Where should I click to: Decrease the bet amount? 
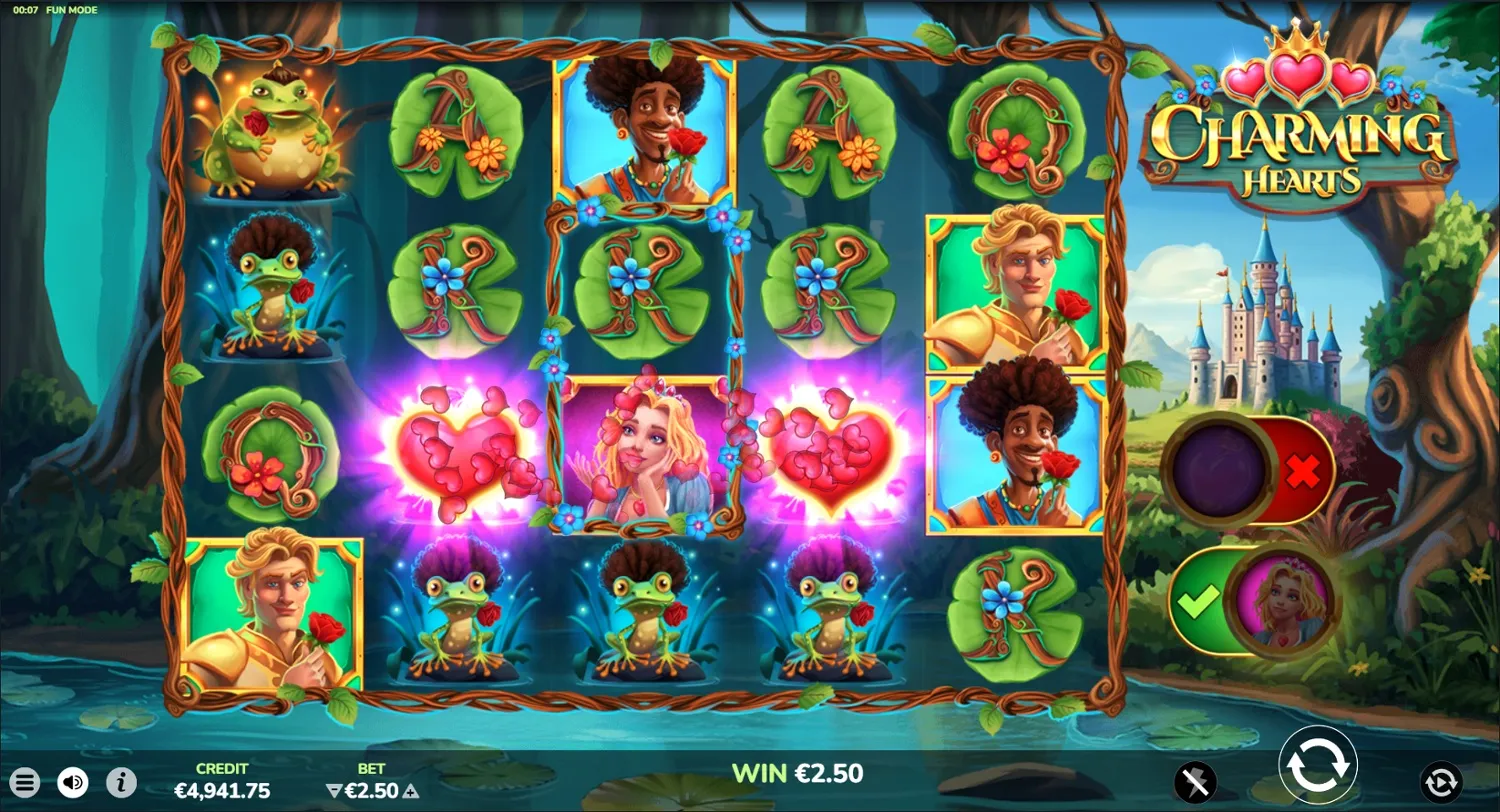coord(332,788)
